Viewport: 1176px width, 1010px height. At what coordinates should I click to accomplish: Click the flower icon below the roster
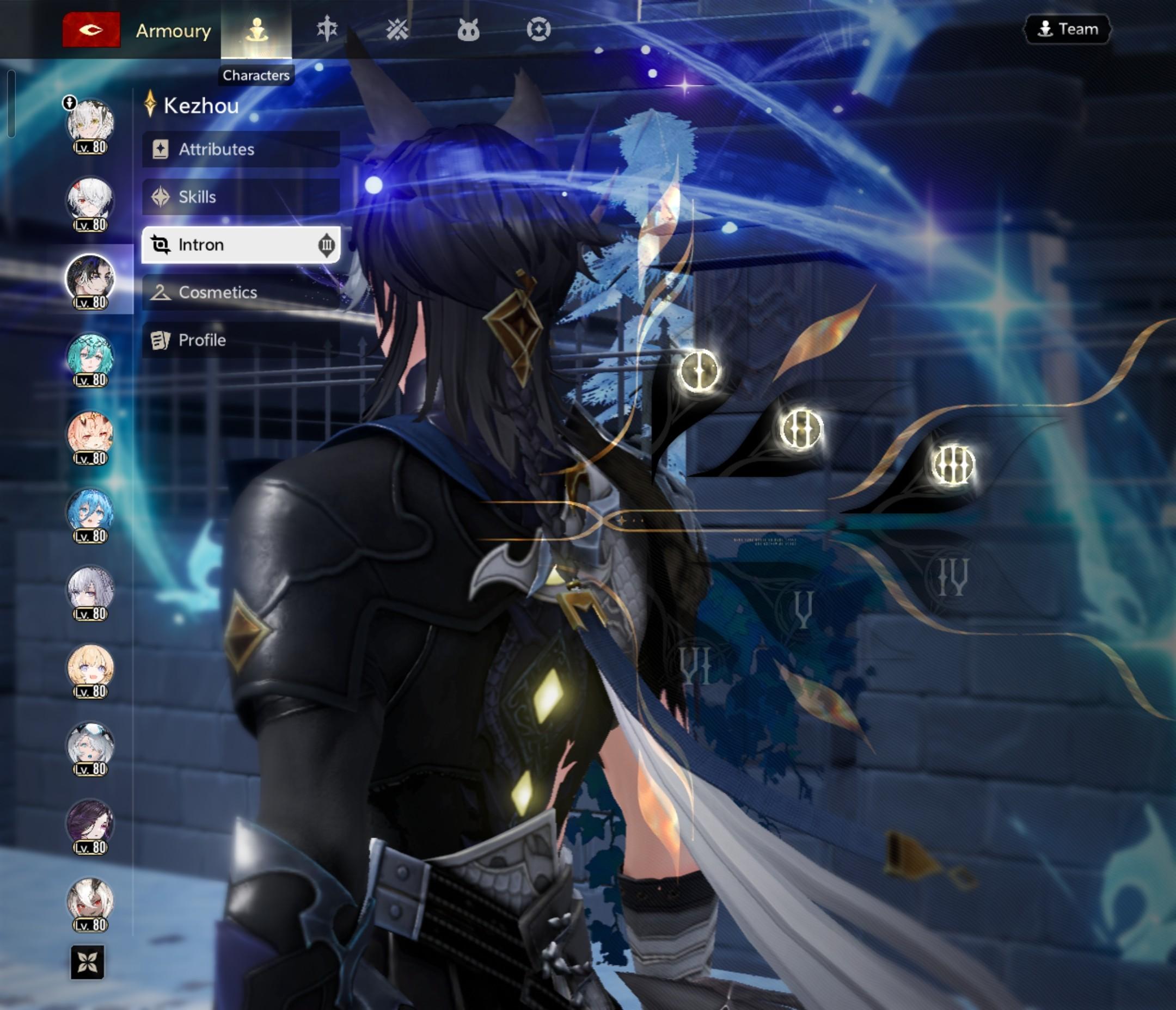click(88, 962)
